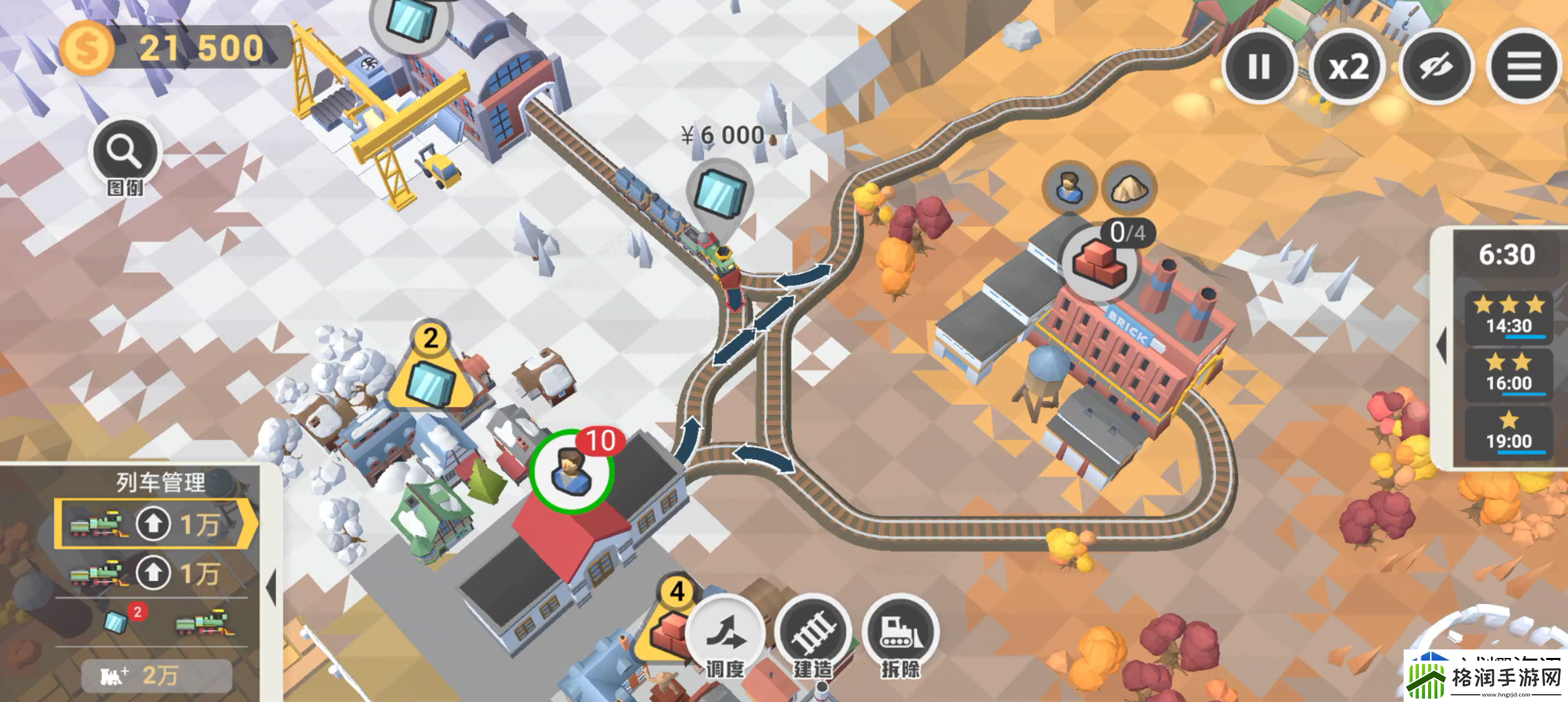Open the hamburger menu
The width and height of the screenshot is (1568, 702).
pos(1524,66)
